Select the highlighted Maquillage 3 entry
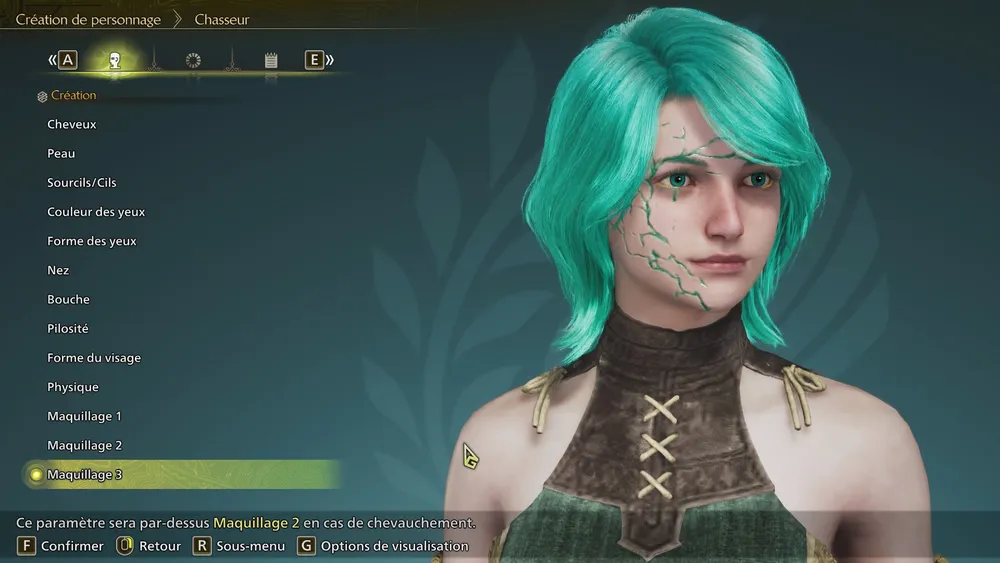 [x=84, y=474]
